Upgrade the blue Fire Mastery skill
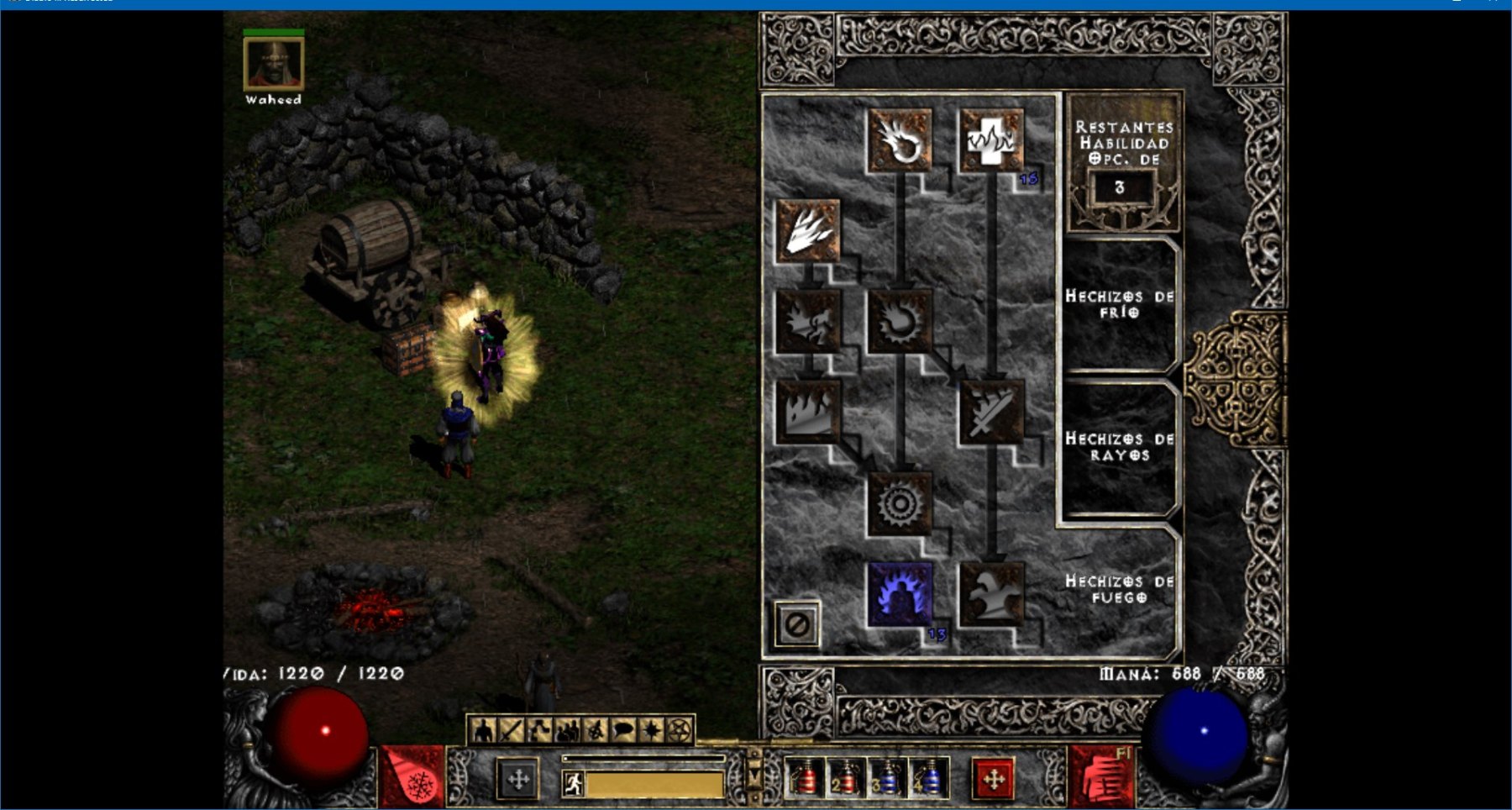 (900, 594)
